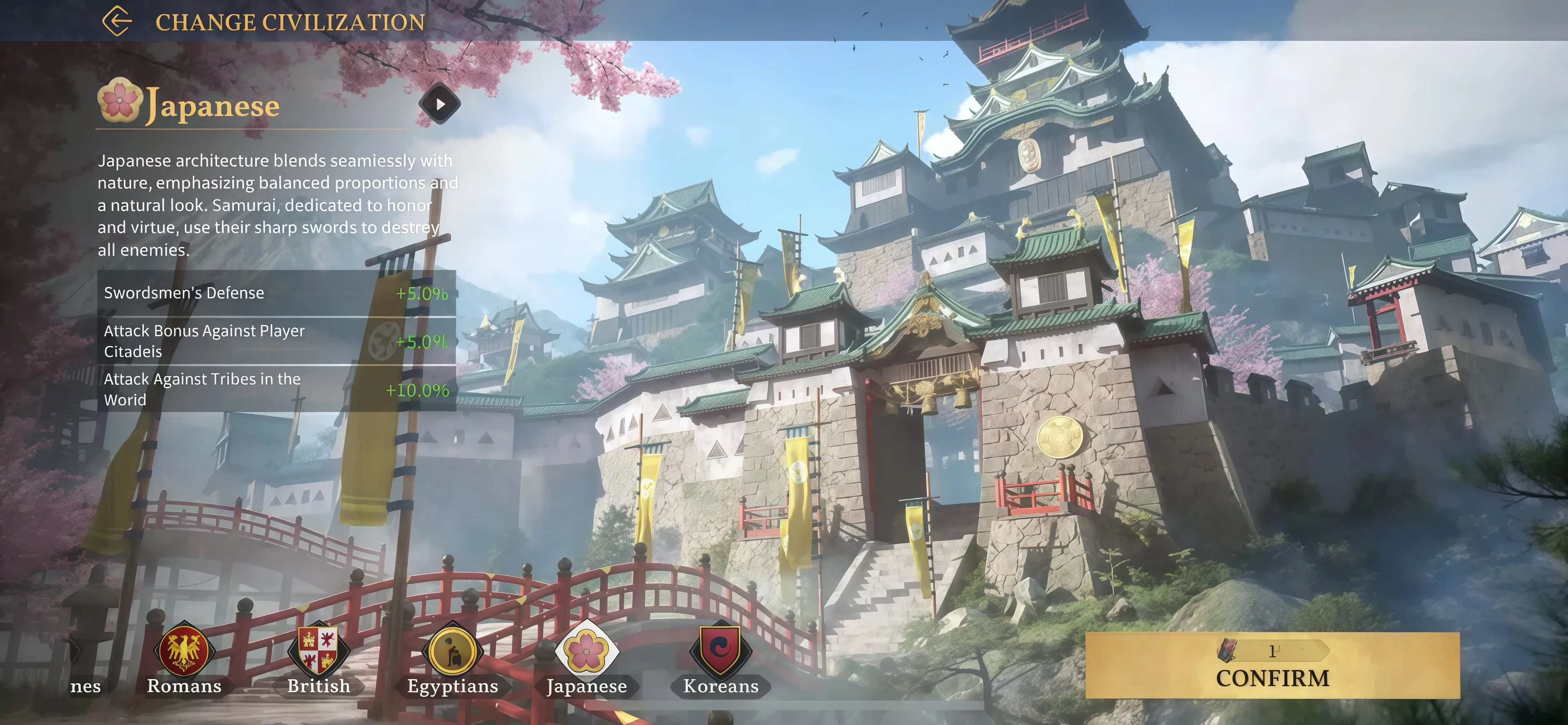Select the Romans civilization
The height and width of the screenshot is (725, 1568).
(x=184, y=651)
